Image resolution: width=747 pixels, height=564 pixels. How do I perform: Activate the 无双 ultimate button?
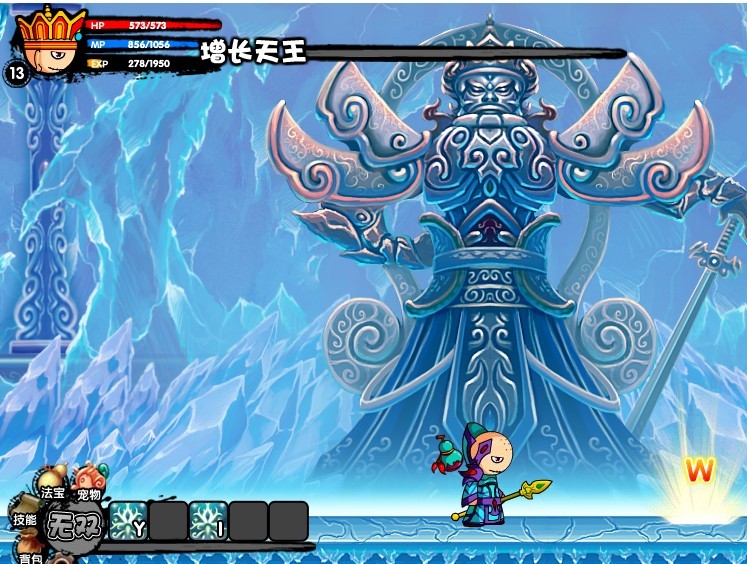coord(75,524)
